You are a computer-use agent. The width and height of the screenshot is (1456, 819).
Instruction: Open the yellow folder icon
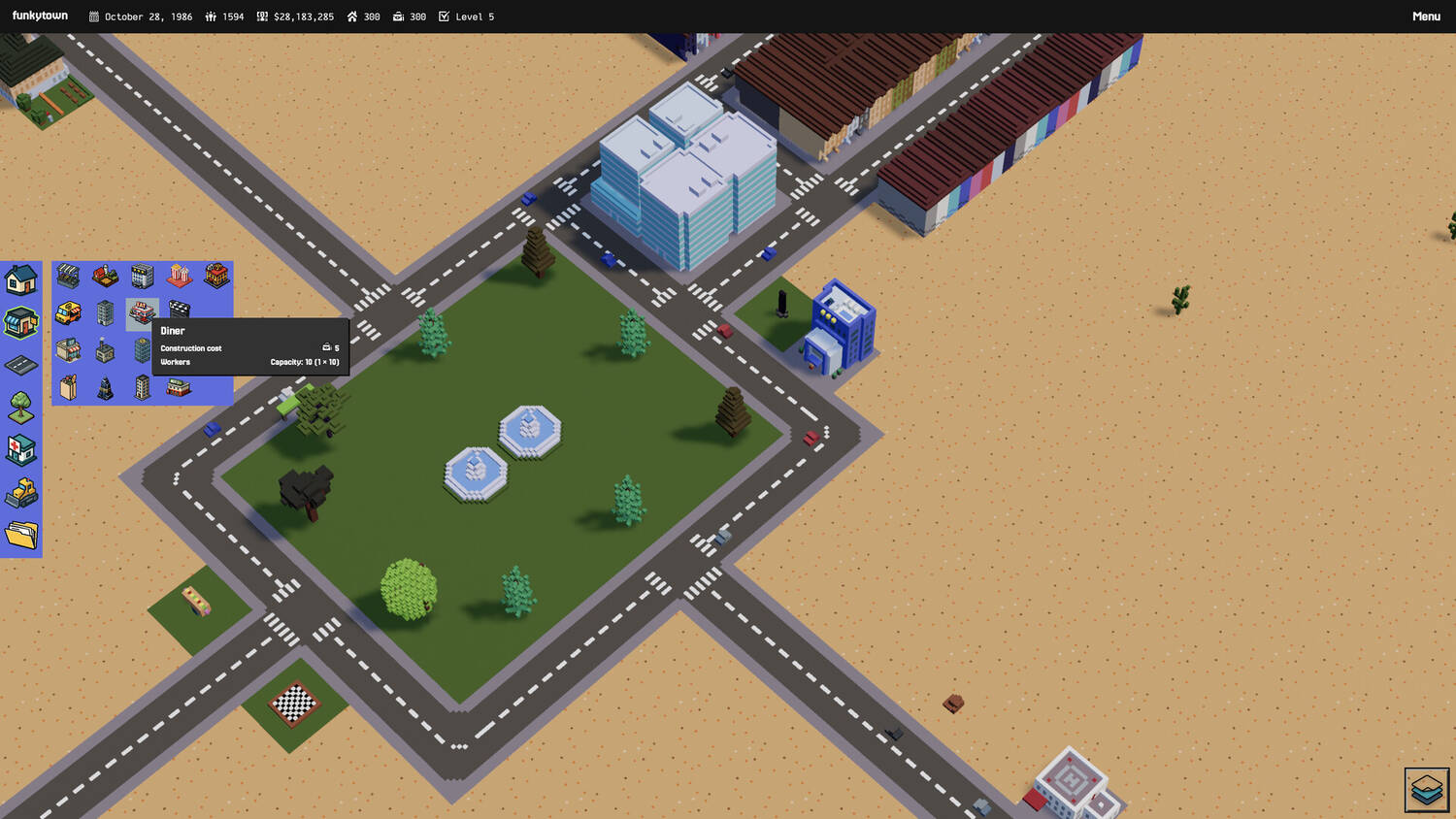[21, 534]
